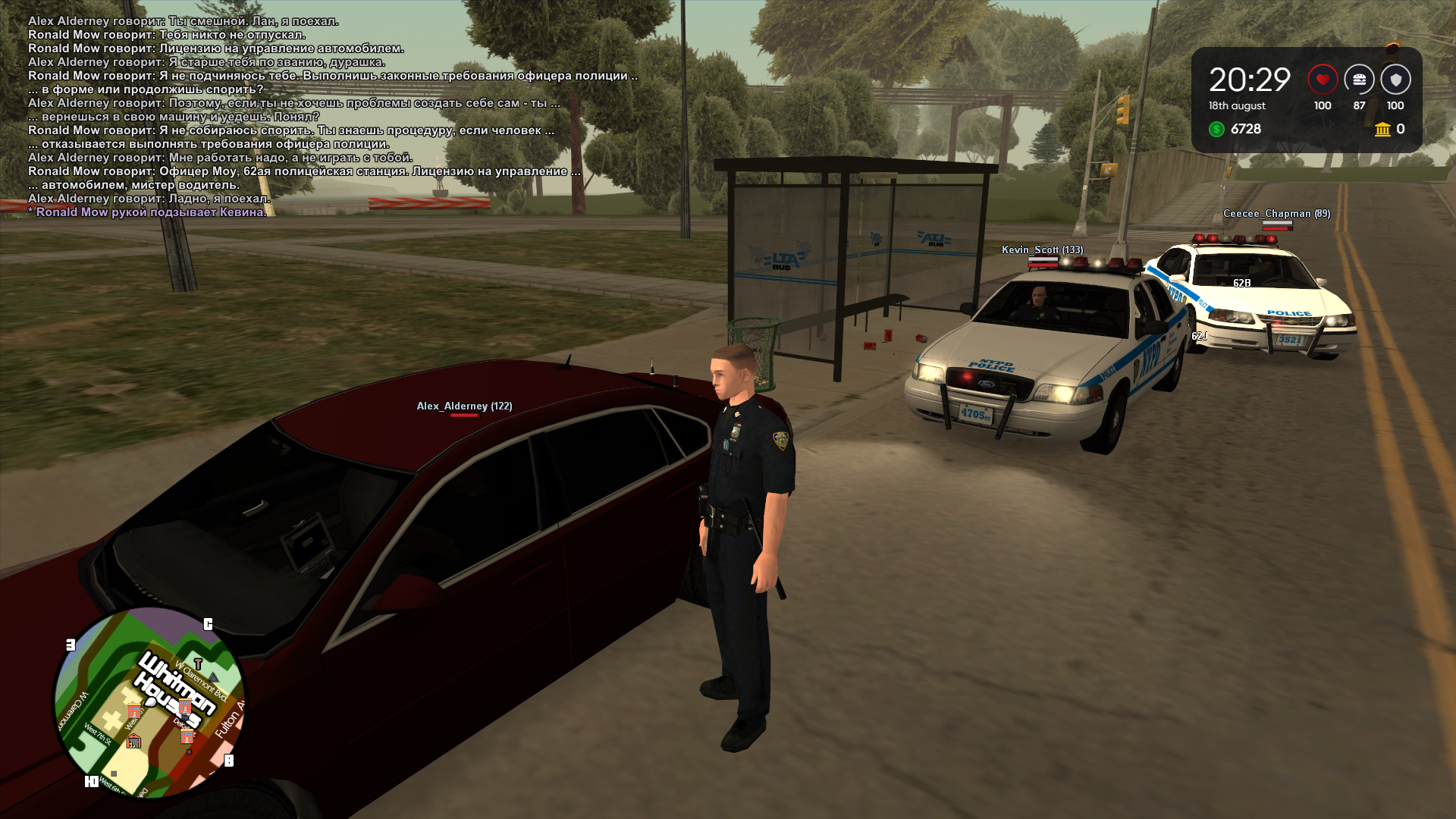Select the B marker on the minimap edge
This screenshot has height=819, width=1456.
click(x=229, y=761)
